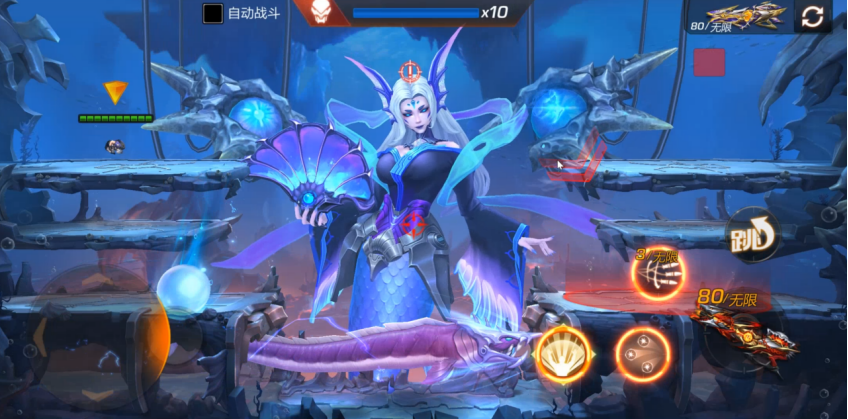Tap the weapon swap arrows button
This screenshot has height=419, width=848.
coord(812,16)
